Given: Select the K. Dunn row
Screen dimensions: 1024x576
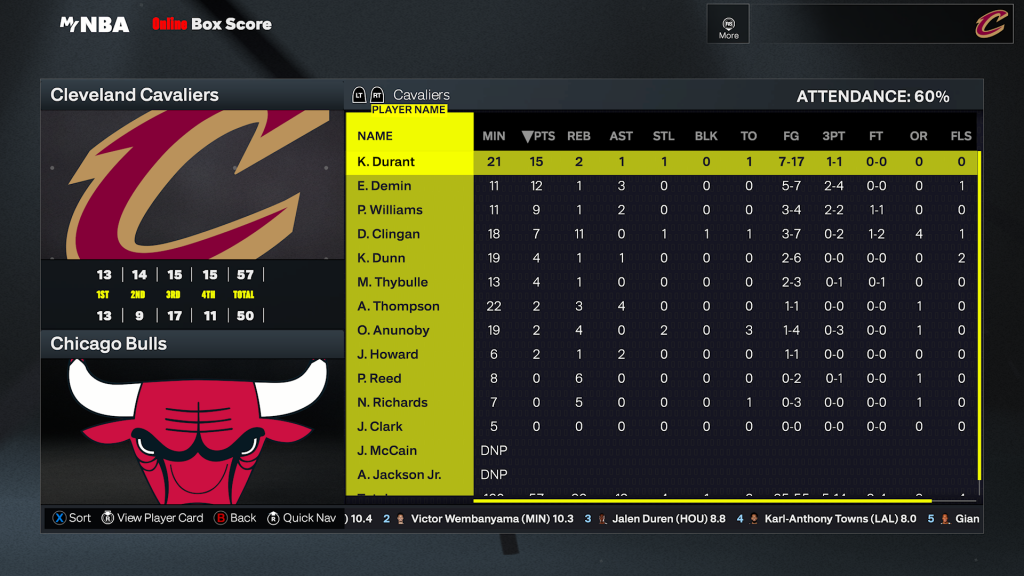Looking at the screenshot, I should pos(382,258).
